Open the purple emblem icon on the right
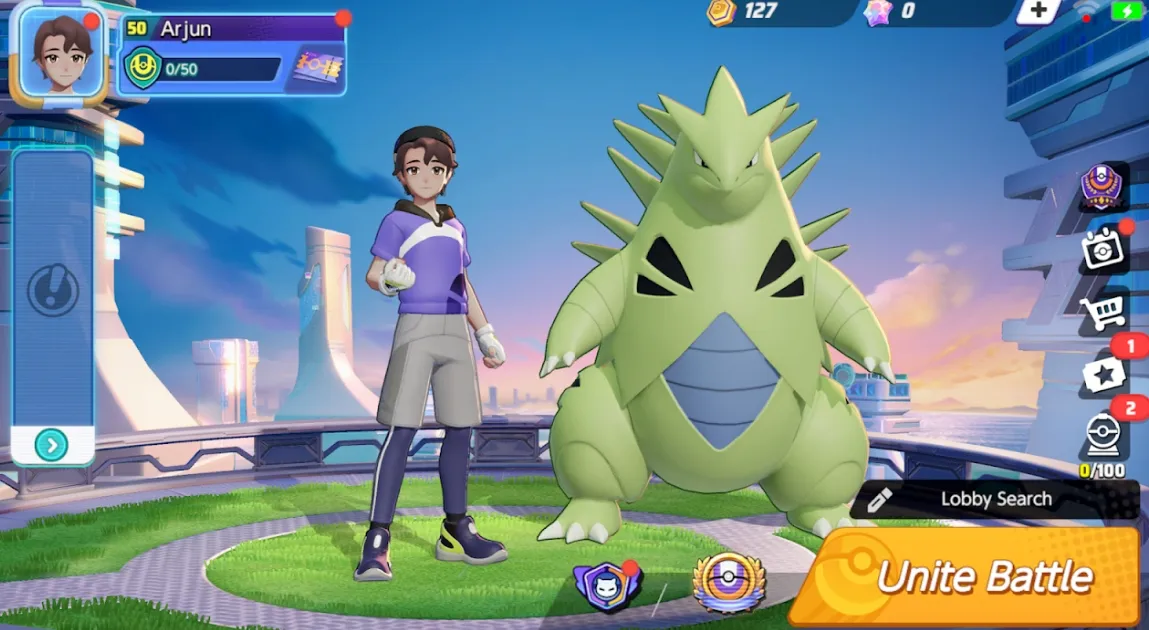The width and height of the screenshot is (1149, 630). pyautogui.click(x=1103, y=187)
